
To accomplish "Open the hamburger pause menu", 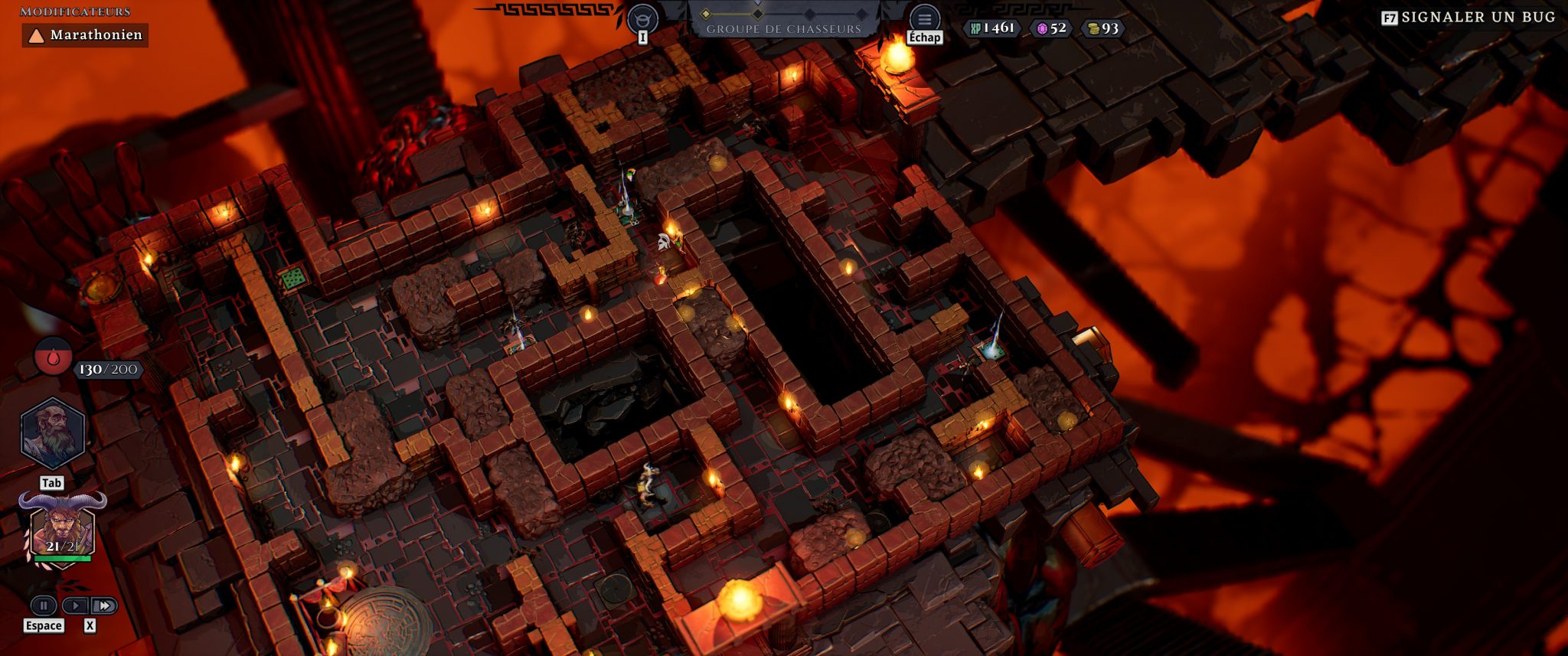I will click(x=924, y=18).
